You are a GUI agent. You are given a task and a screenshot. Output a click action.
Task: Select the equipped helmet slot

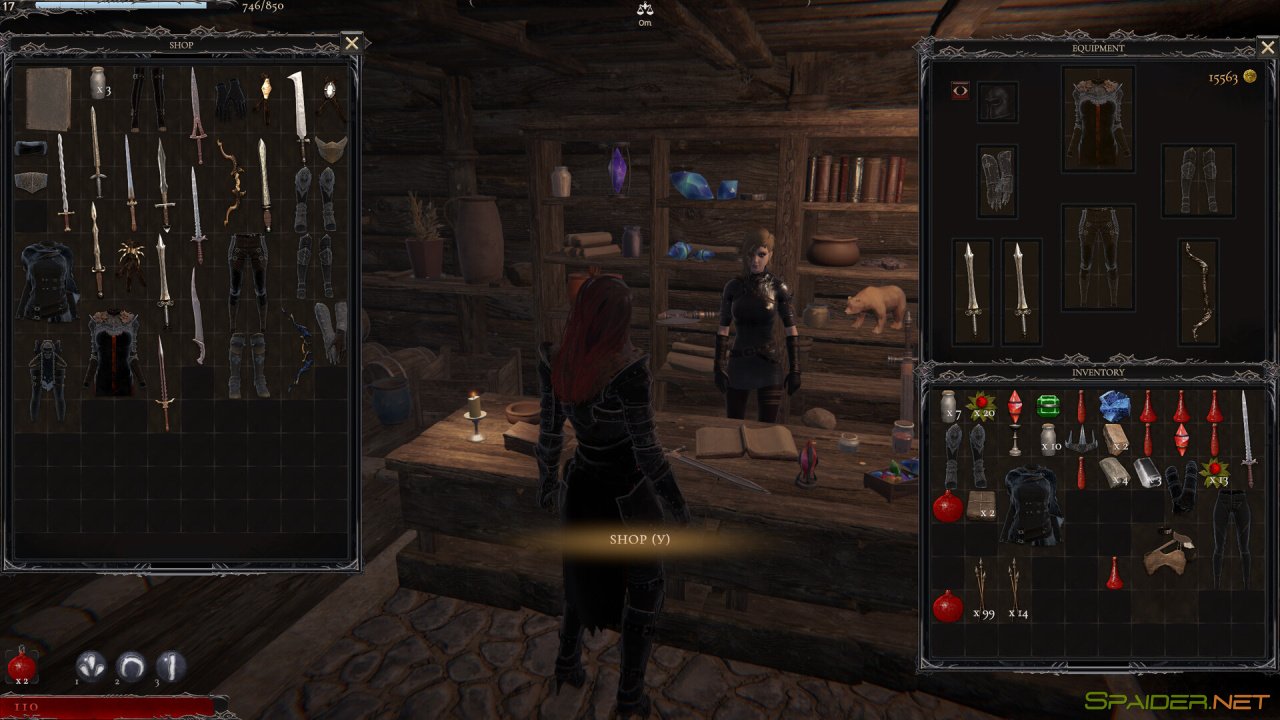tap(997, 102)
